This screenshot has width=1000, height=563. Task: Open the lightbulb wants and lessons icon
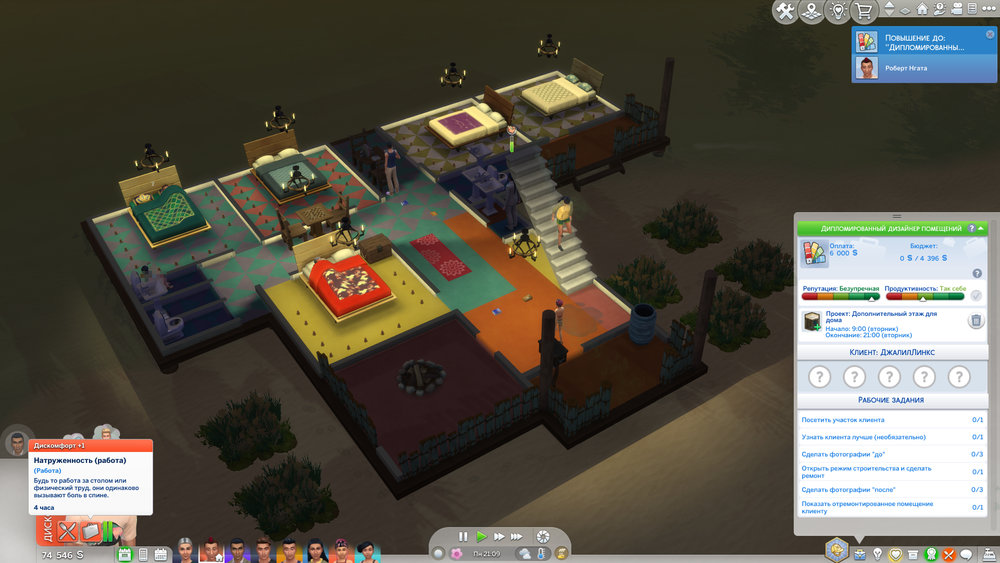[878, 553]
